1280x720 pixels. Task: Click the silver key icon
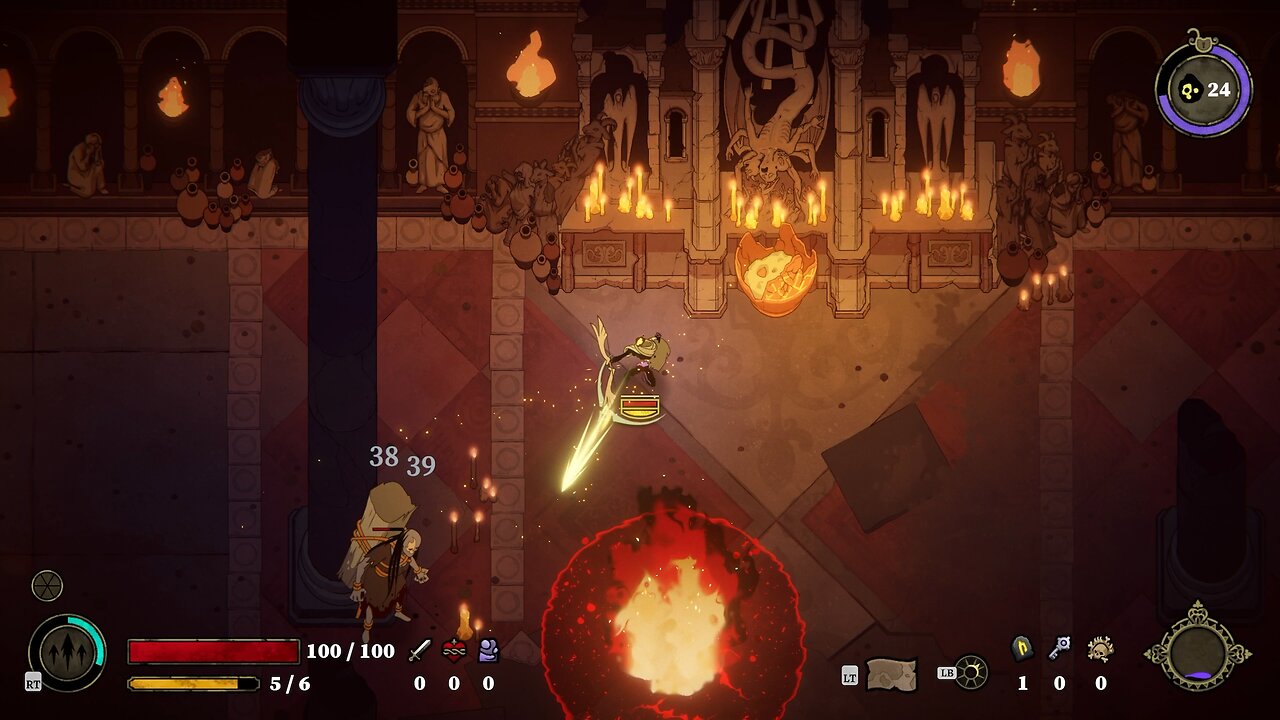tap(1059, 649)
